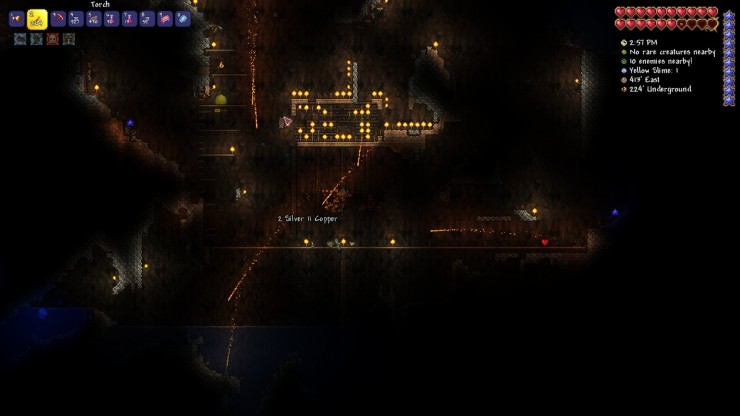Viewport: 740px width, 416px height.
Task: Select the Torch hotbar slot
Action: (x=37, y=18)
